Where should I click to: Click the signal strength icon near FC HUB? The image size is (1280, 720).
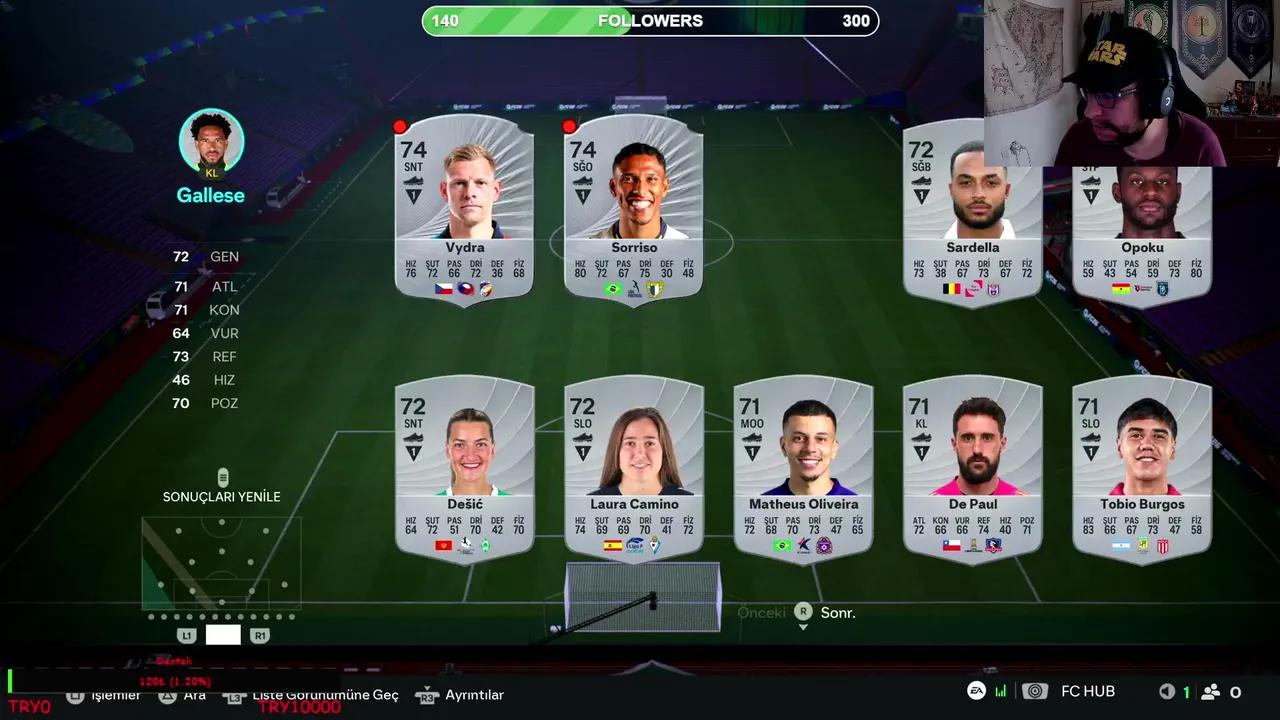tap(1001, 691)
